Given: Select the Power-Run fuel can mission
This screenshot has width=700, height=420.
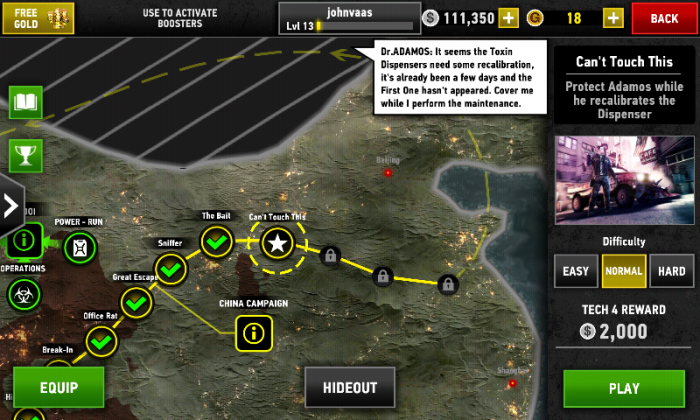Looking at the screenshot, I should coord(80,246).
